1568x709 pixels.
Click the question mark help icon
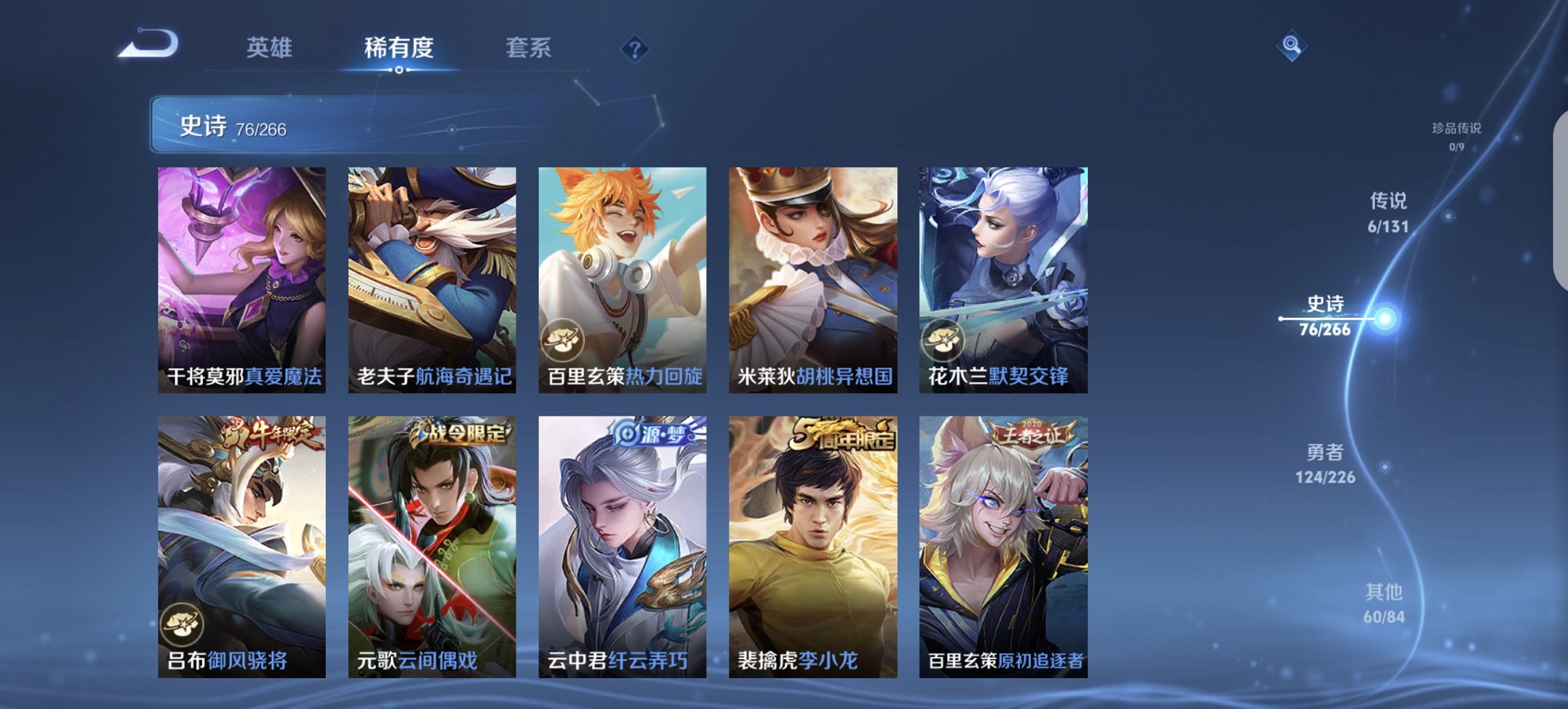pyautogui.click(x=634, y=48)
